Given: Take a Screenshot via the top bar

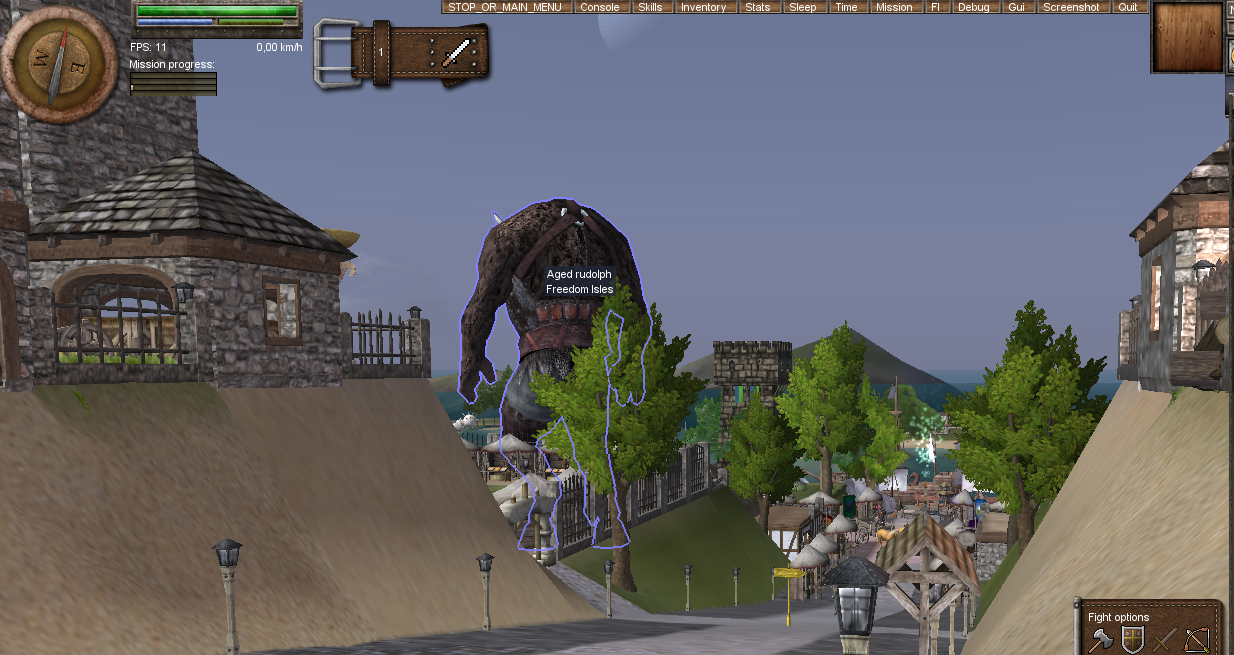Looking at the screenshot, I should point(1070,7).
